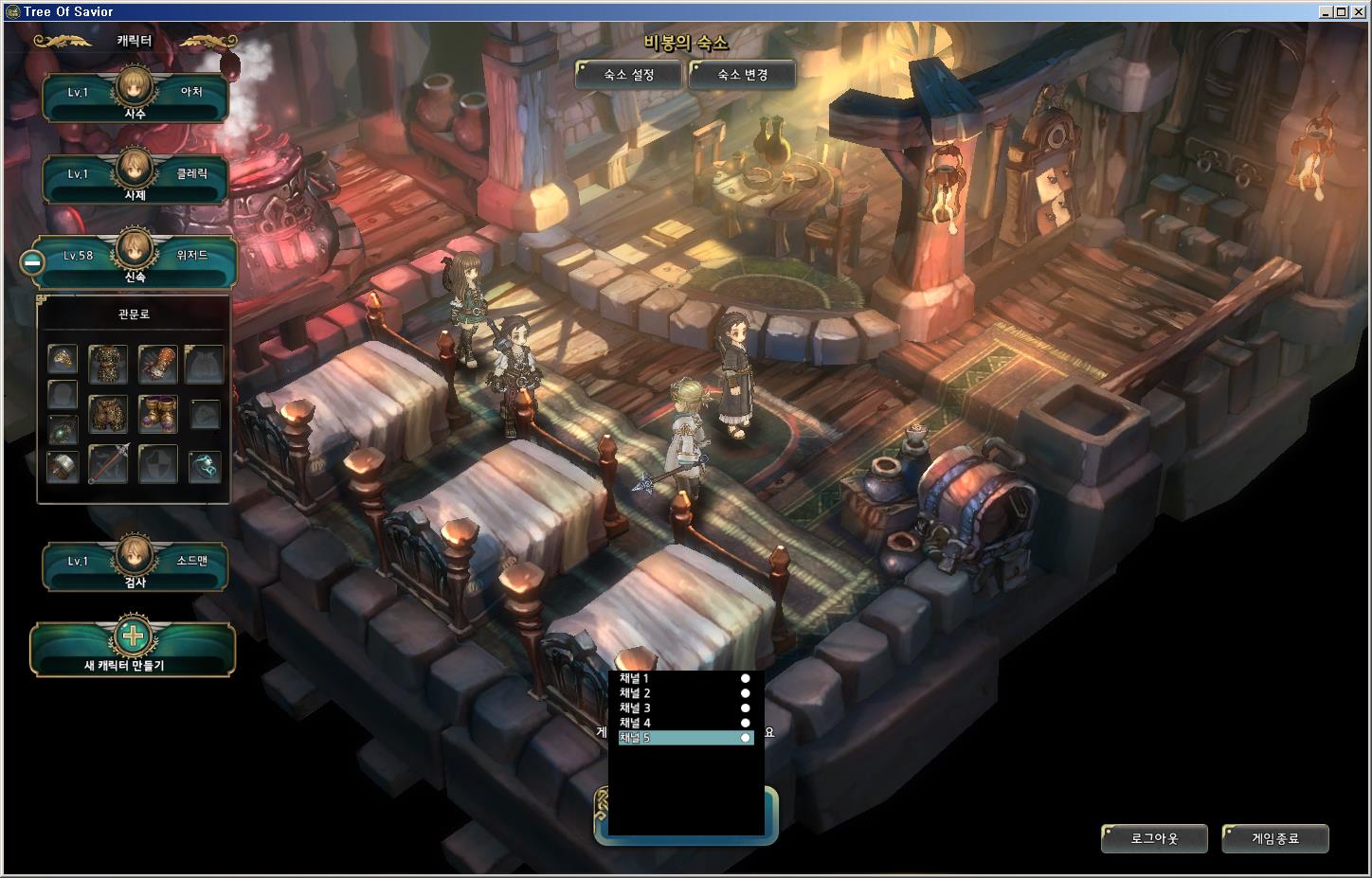The height and width of the screenshot is (878, 1372).
Task: Collapse the Wizard's equipment panel with the minus button
Action: [x=33, y=262]
